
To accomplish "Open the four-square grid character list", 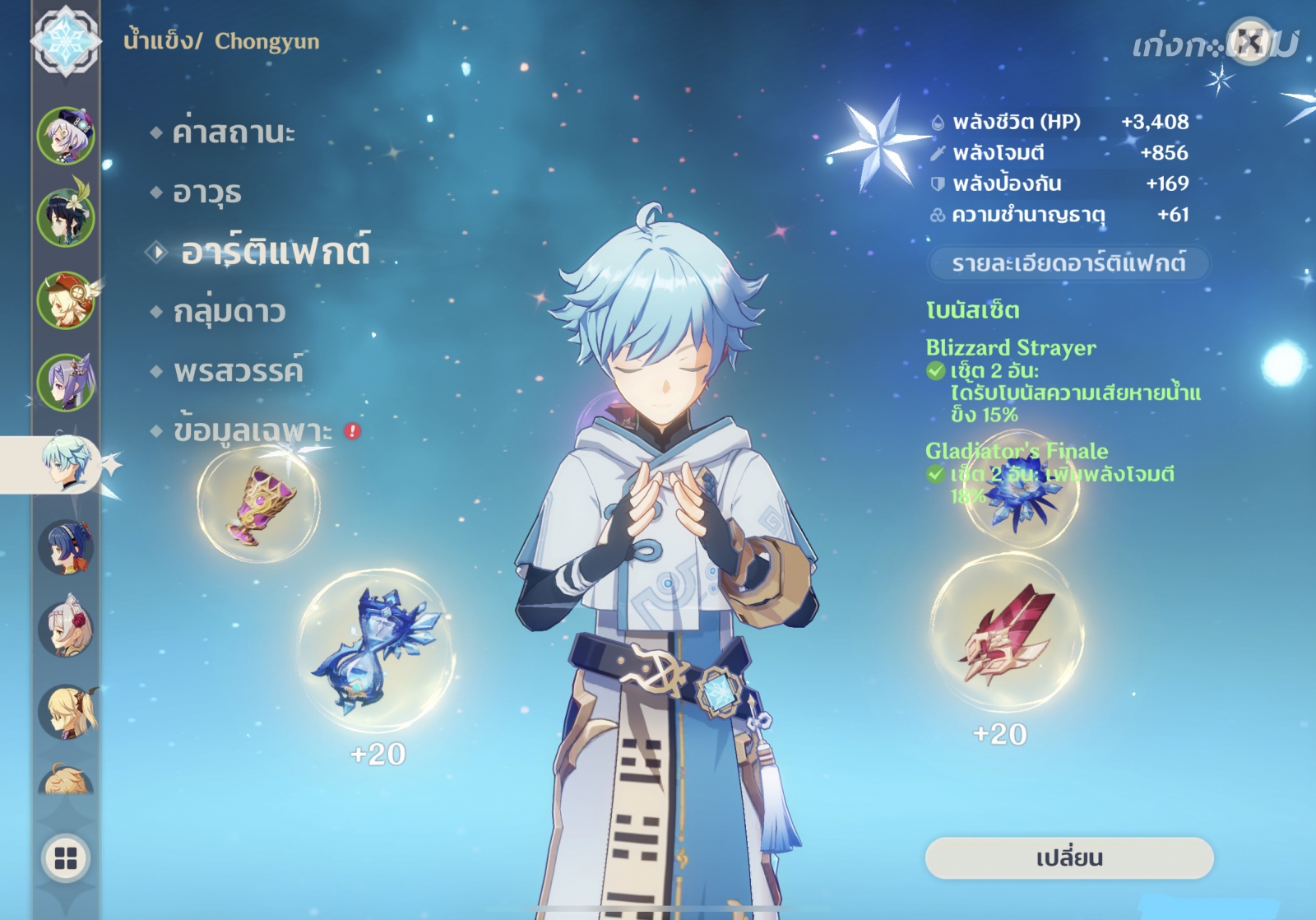I will pos(66,858).
